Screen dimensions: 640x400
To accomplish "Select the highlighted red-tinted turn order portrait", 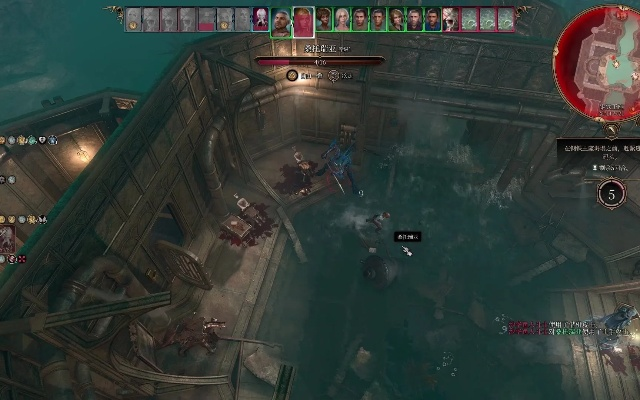I will click(x=303, y=20).
